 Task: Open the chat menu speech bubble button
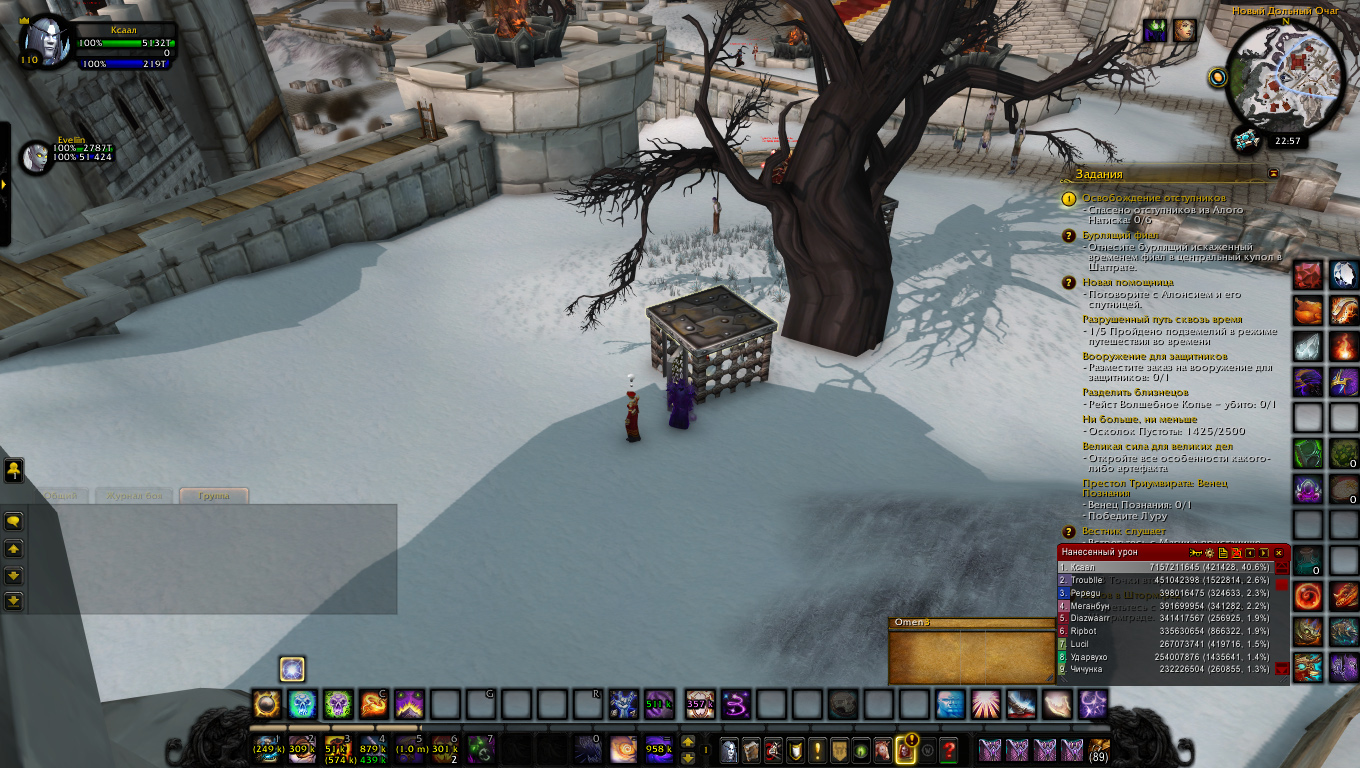tap(14, 521)
